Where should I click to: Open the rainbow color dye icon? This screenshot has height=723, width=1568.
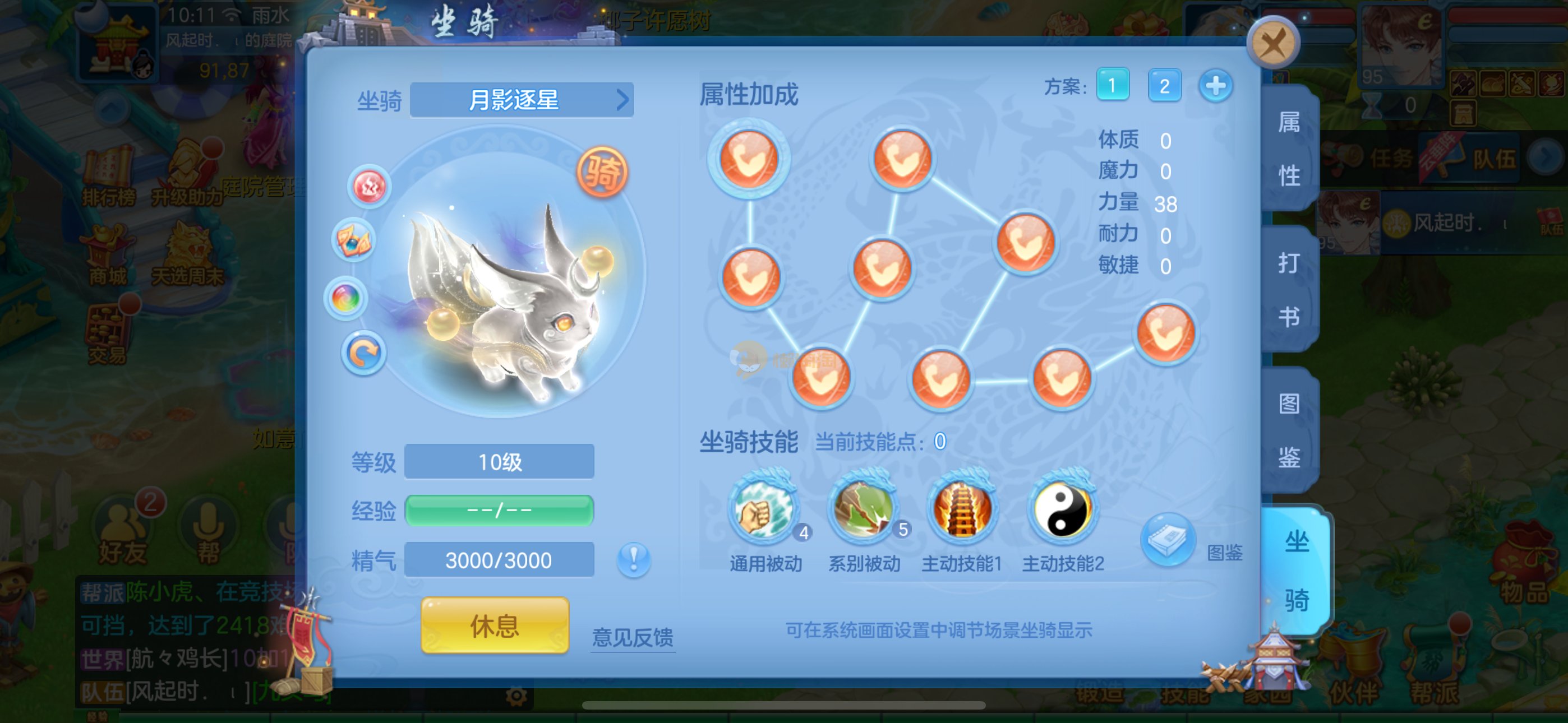[346, 298]
